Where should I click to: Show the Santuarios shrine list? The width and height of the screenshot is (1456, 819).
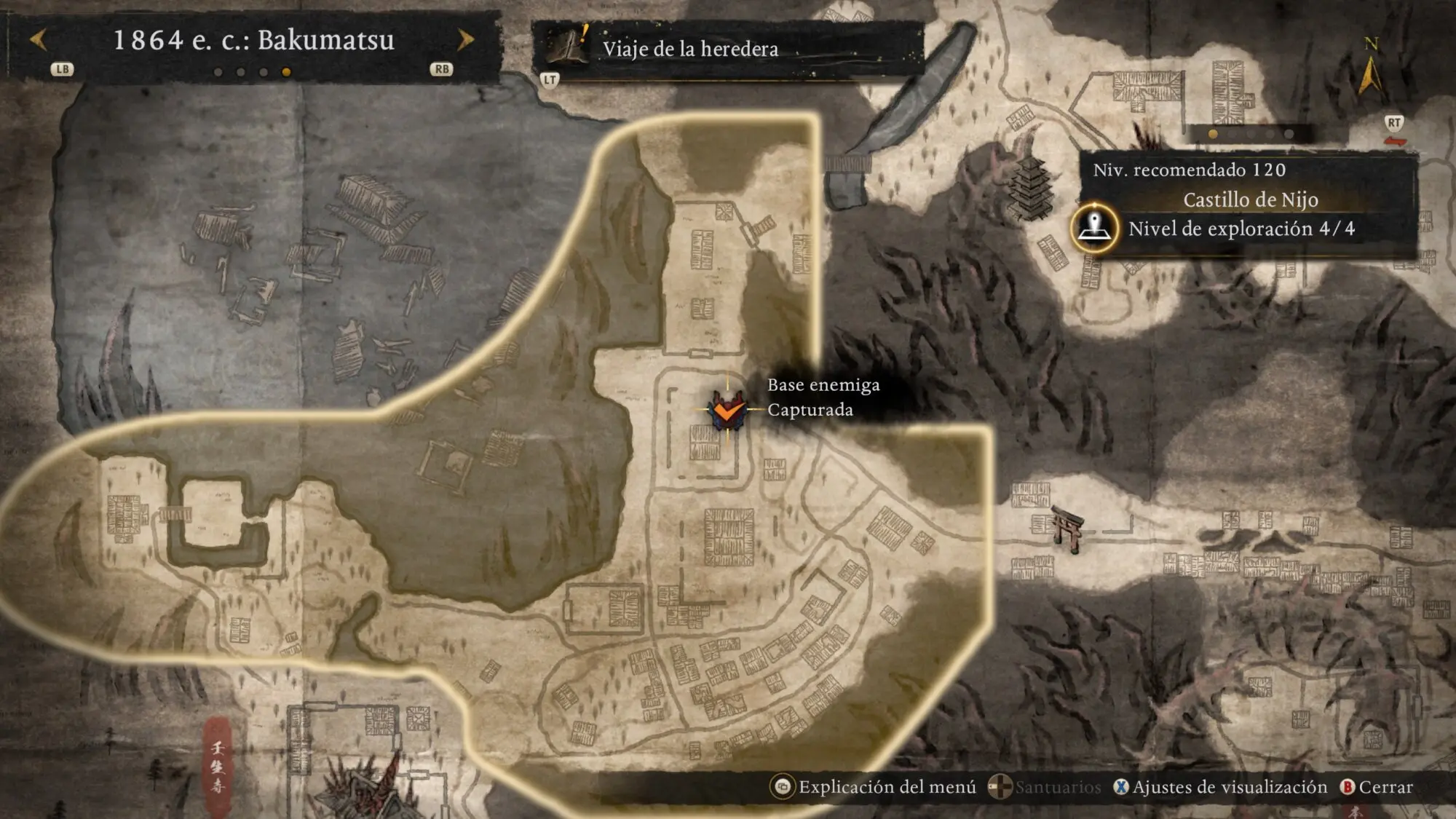1045,787
